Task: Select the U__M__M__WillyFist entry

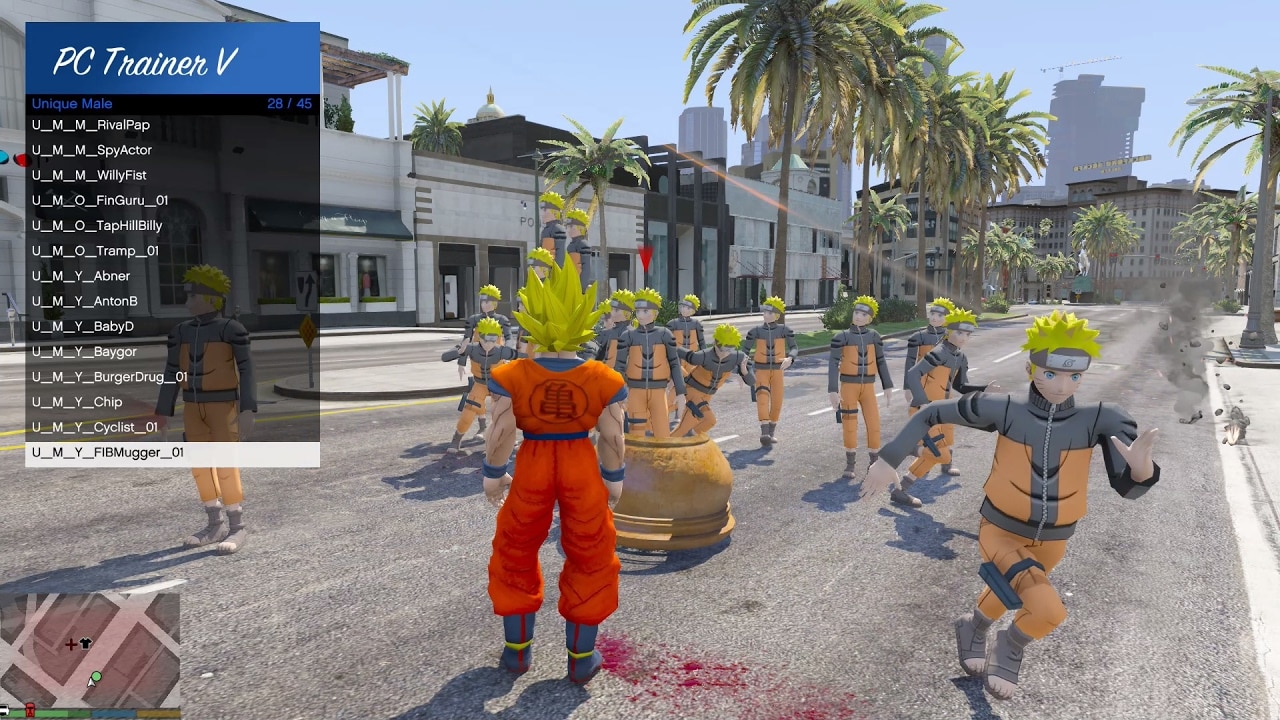Action: point(89,175)
